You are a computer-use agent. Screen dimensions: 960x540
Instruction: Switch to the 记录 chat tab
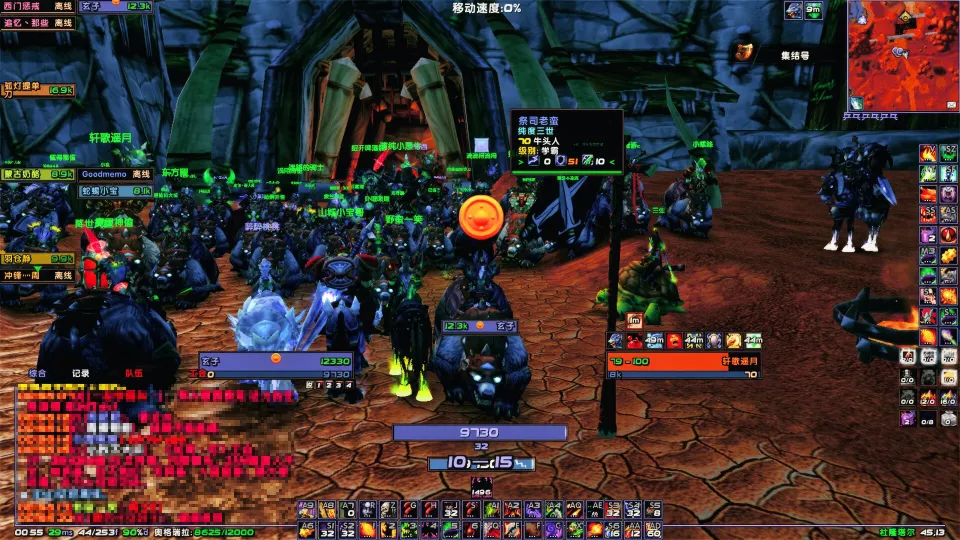[x=81, y=373]
